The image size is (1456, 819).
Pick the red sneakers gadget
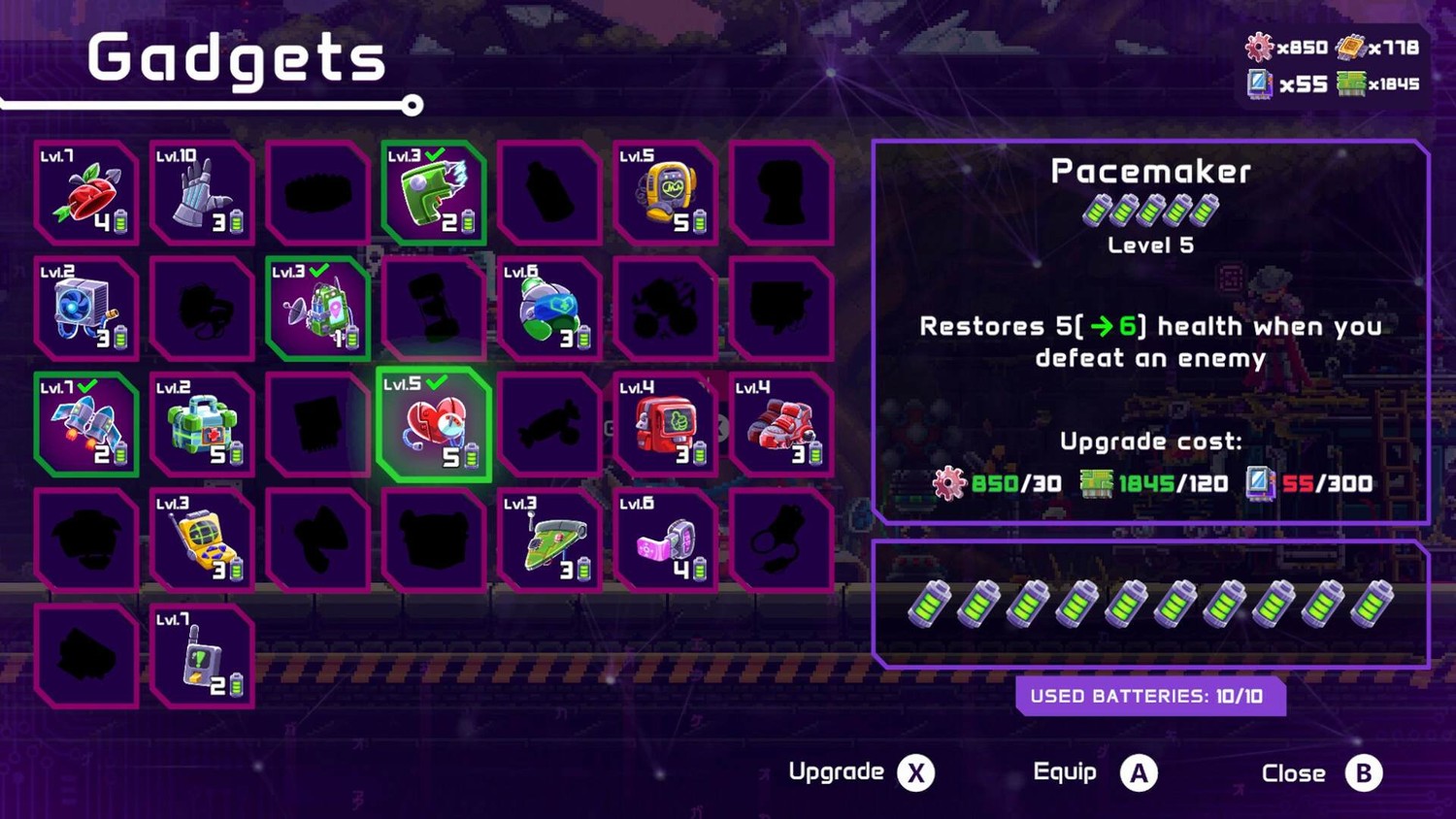(781, 425)
